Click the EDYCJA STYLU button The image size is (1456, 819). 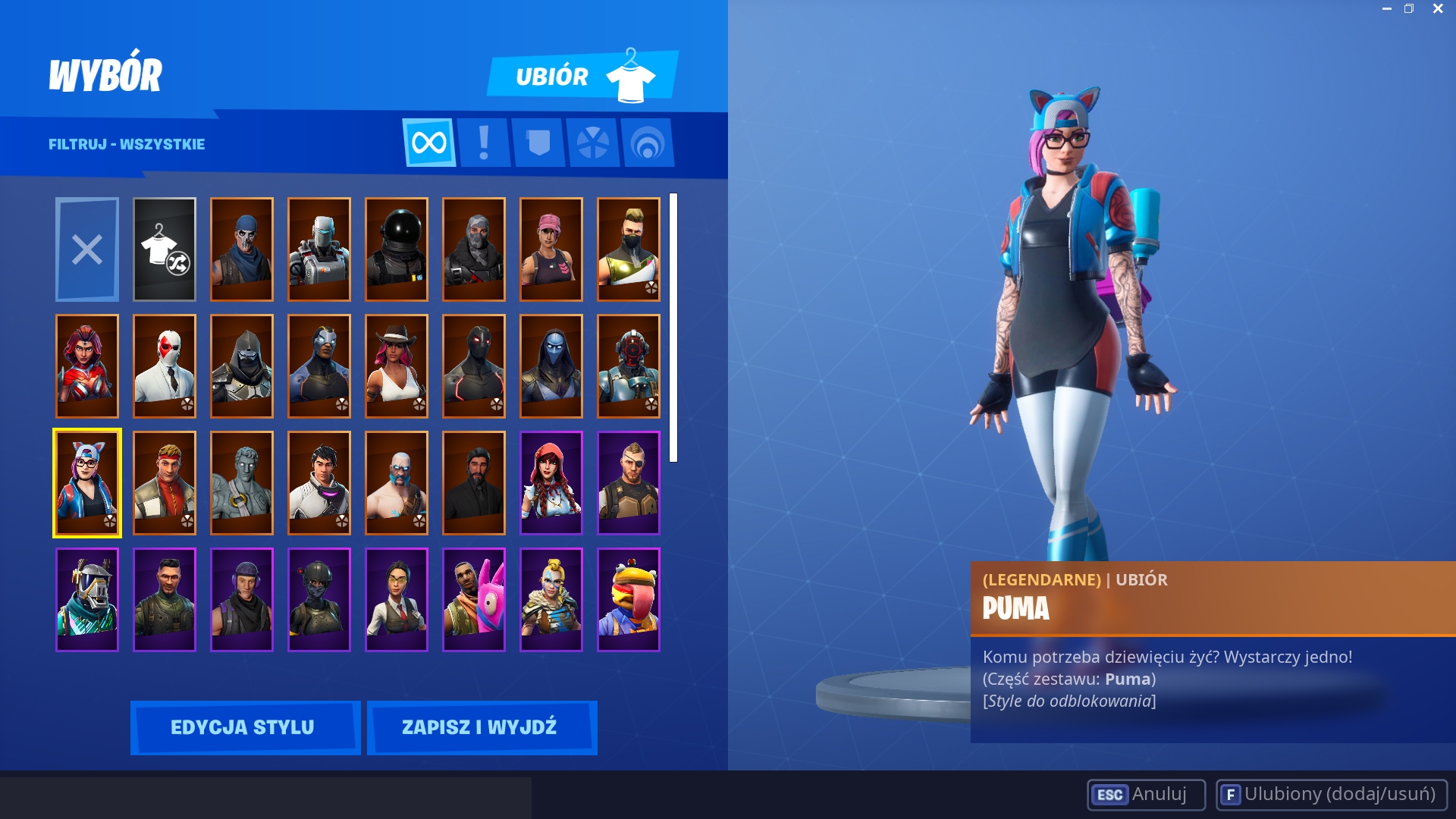click(x=245, y=726)
